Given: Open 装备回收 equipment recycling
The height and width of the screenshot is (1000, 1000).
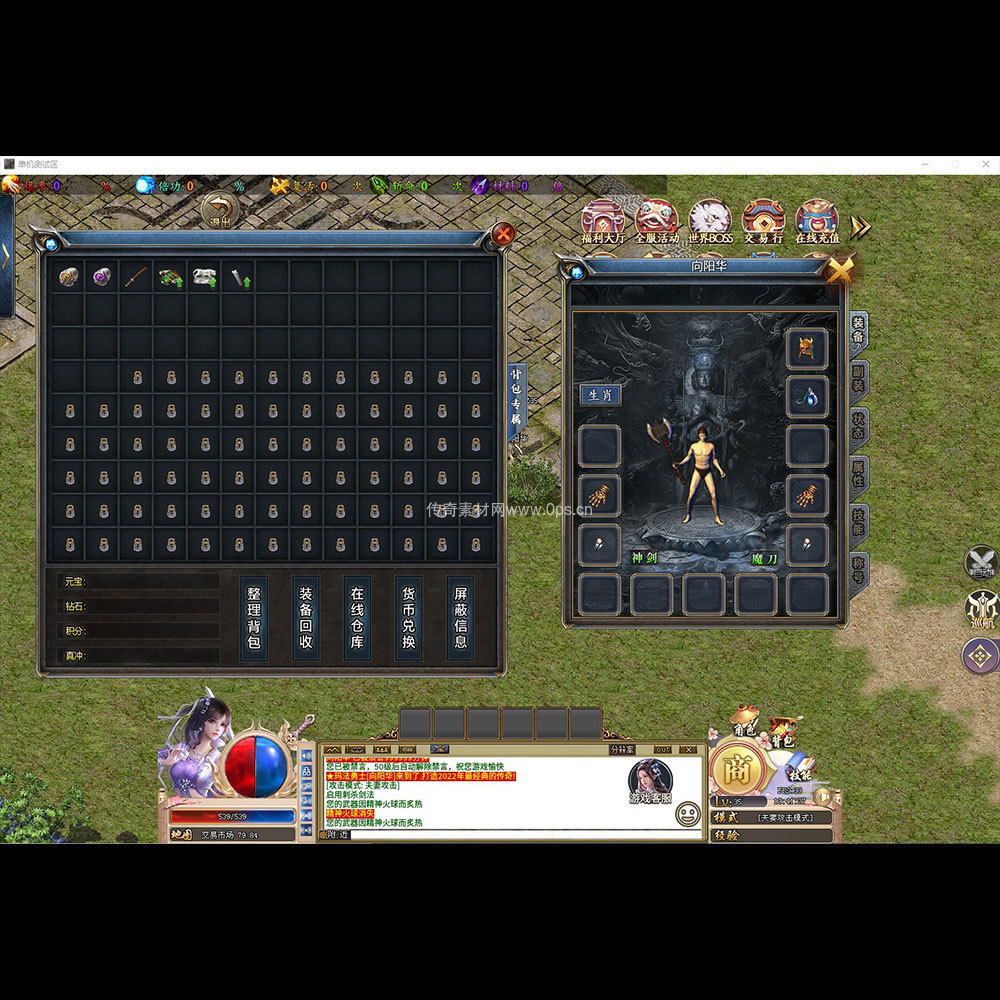Looking at the screenshot, I should (306, 618).
